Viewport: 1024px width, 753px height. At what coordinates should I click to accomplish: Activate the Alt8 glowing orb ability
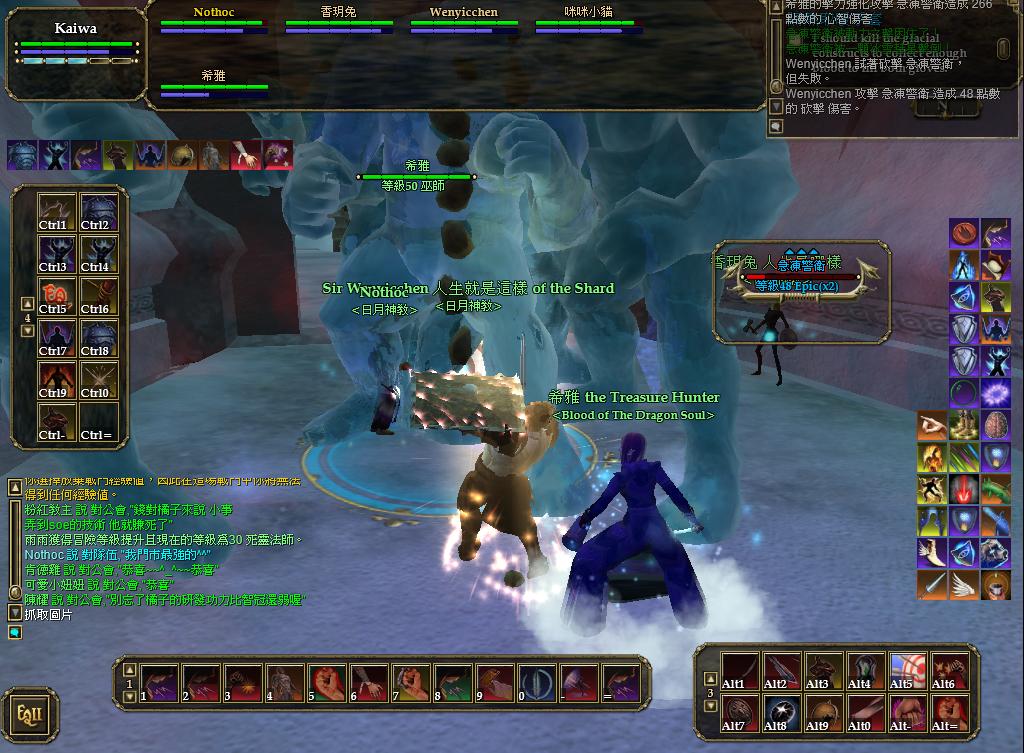pos(781,714)
